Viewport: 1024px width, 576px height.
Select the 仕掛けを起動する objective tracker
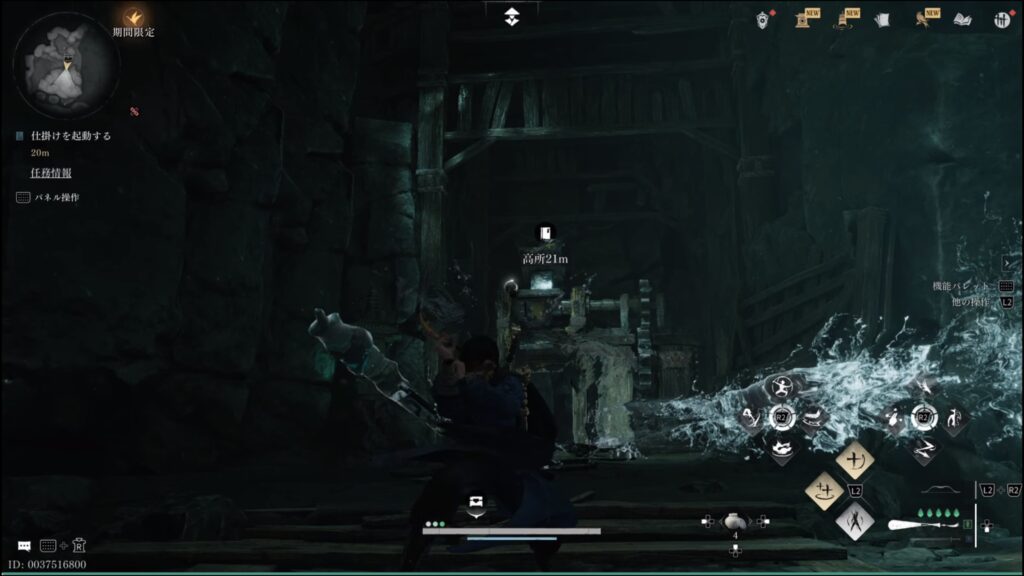coord(70,135)
